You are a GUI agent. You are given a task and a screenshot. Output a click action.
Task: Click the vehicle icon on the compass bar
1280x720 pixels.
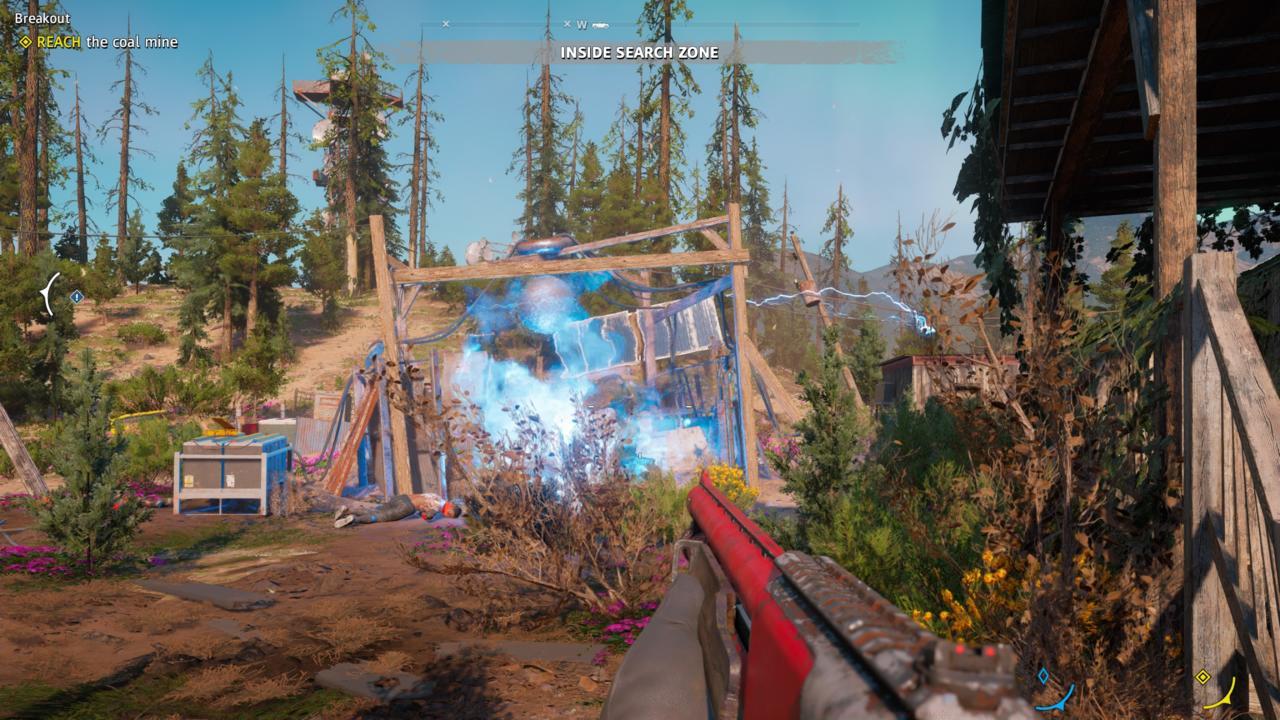tap(600, 25)
